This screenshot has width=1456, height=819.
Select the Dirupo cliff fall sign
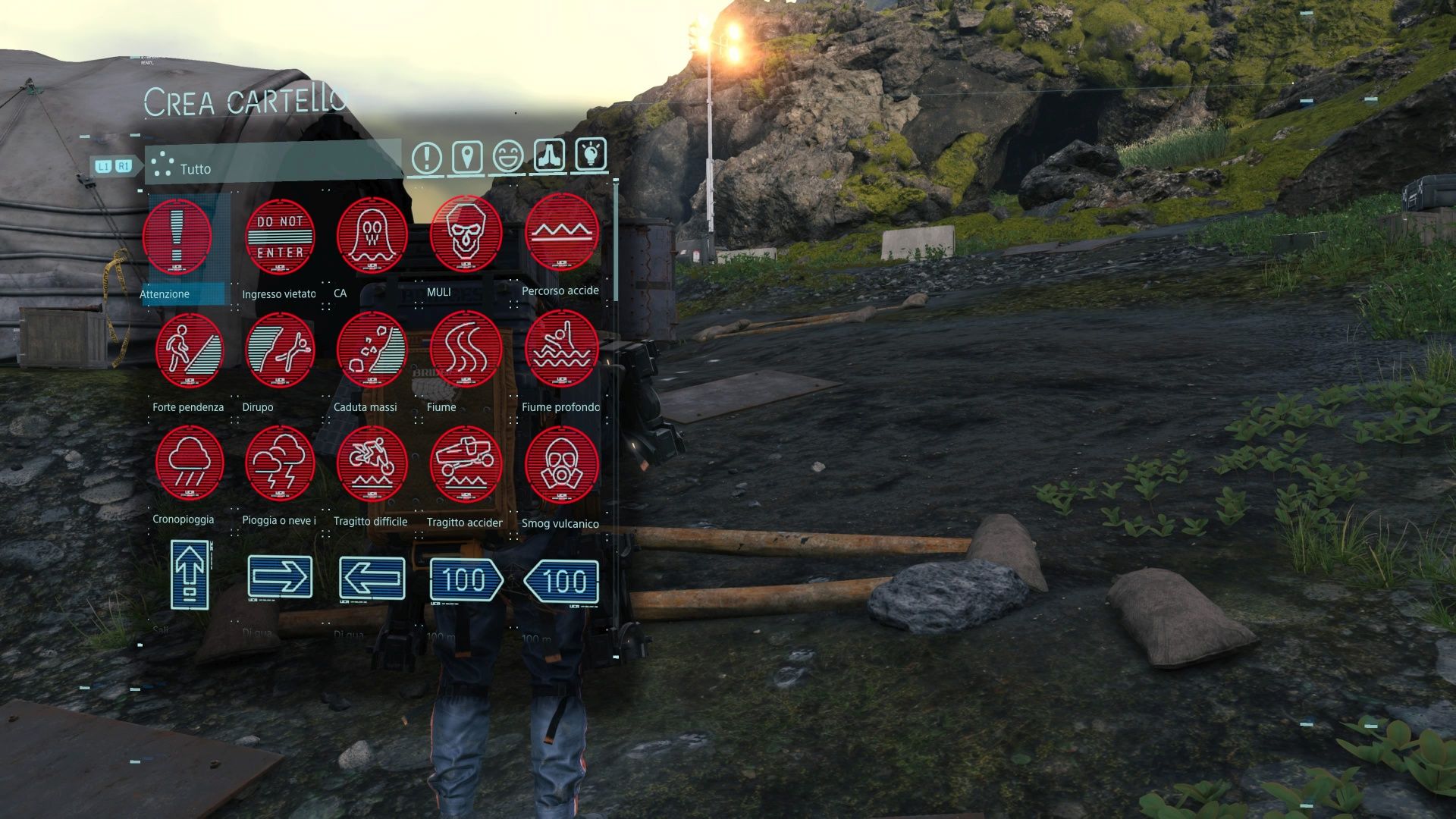pos(280,350)
